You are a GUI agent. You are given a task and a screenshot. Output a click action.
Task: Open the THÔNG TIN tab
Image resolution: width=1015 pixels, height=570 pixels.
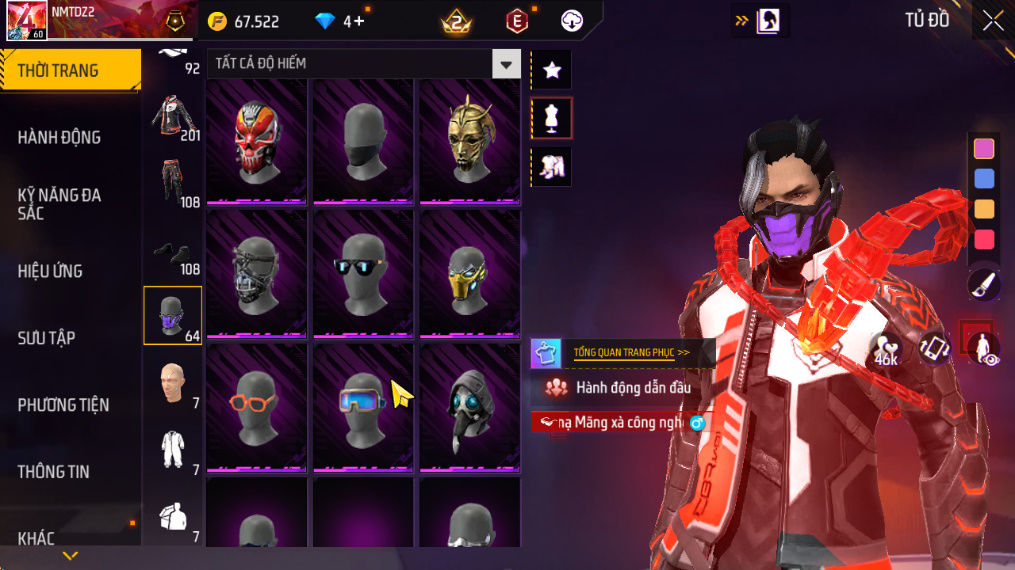click(53, 471)
